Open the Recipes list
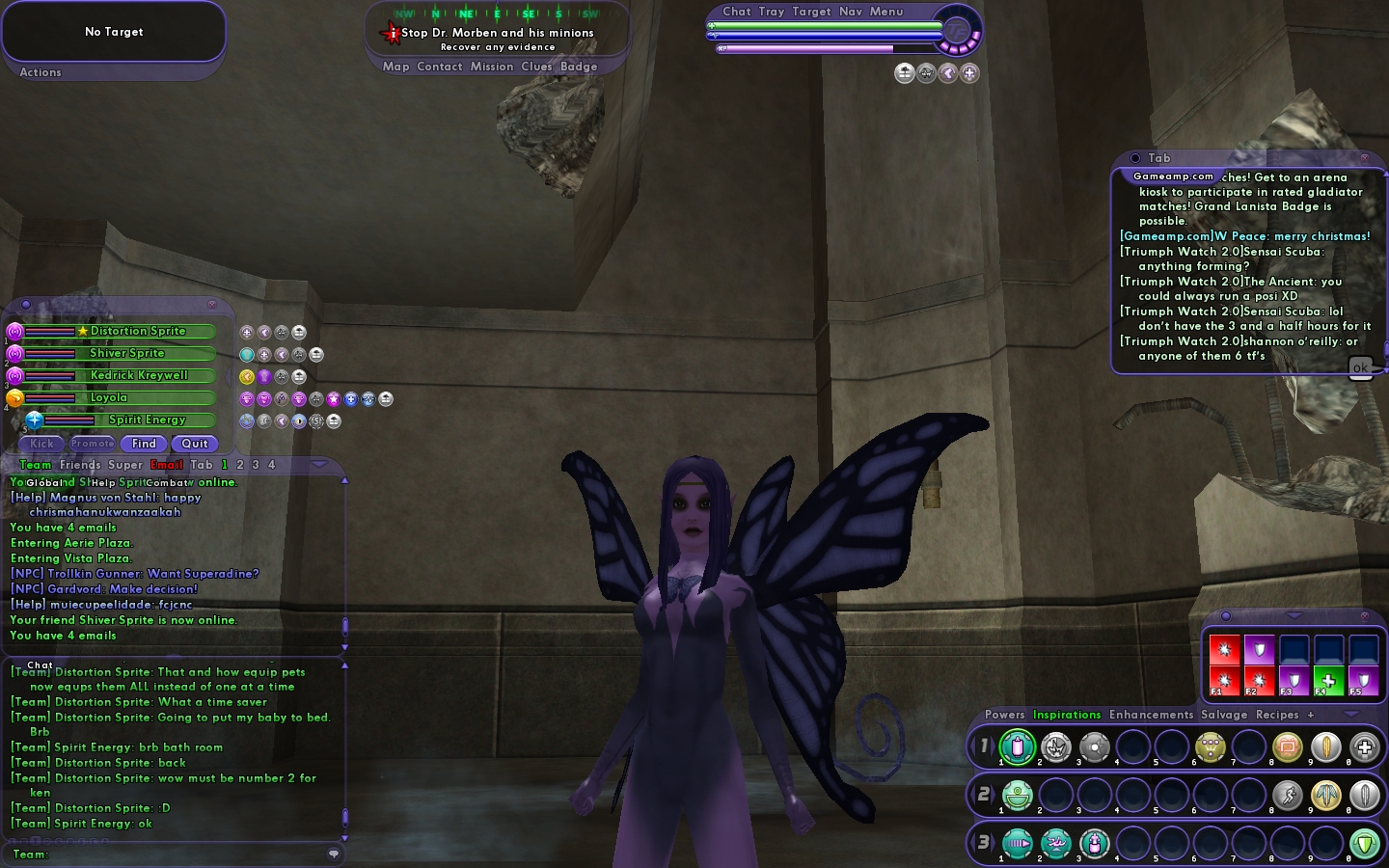The height and width of the screenshot is (868, 1389). click(x=1277, y=715)
